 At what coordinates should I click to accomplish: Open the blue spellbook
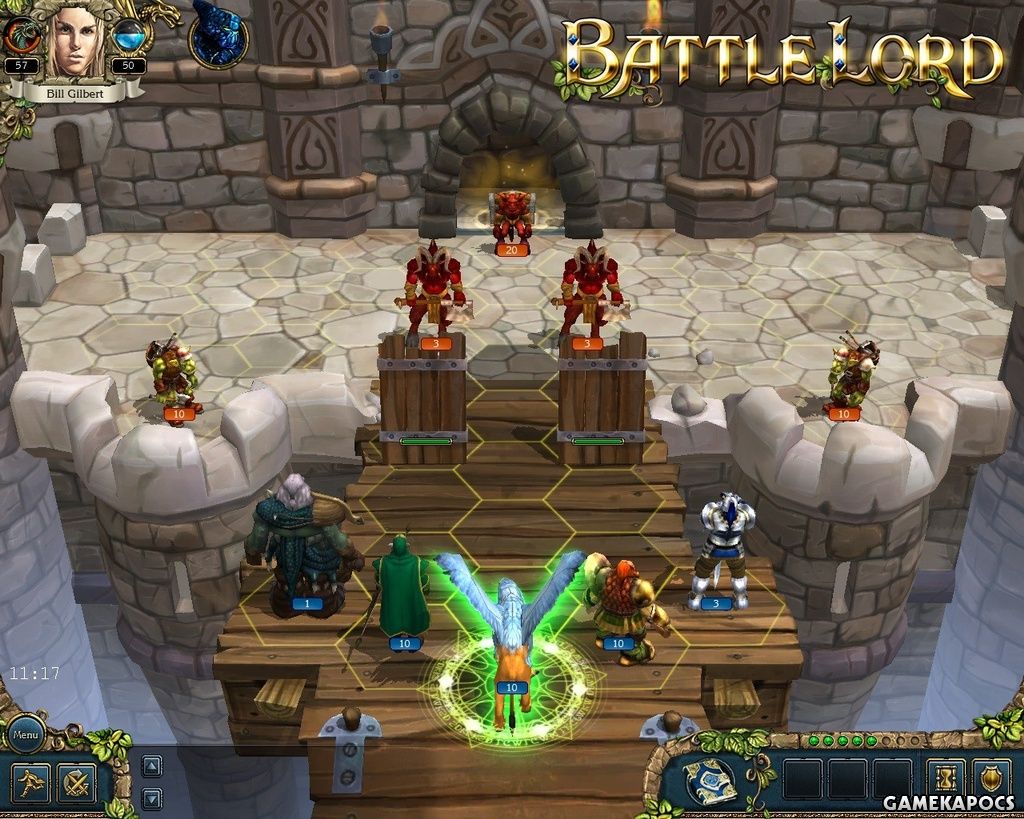(x=709, y=781)
